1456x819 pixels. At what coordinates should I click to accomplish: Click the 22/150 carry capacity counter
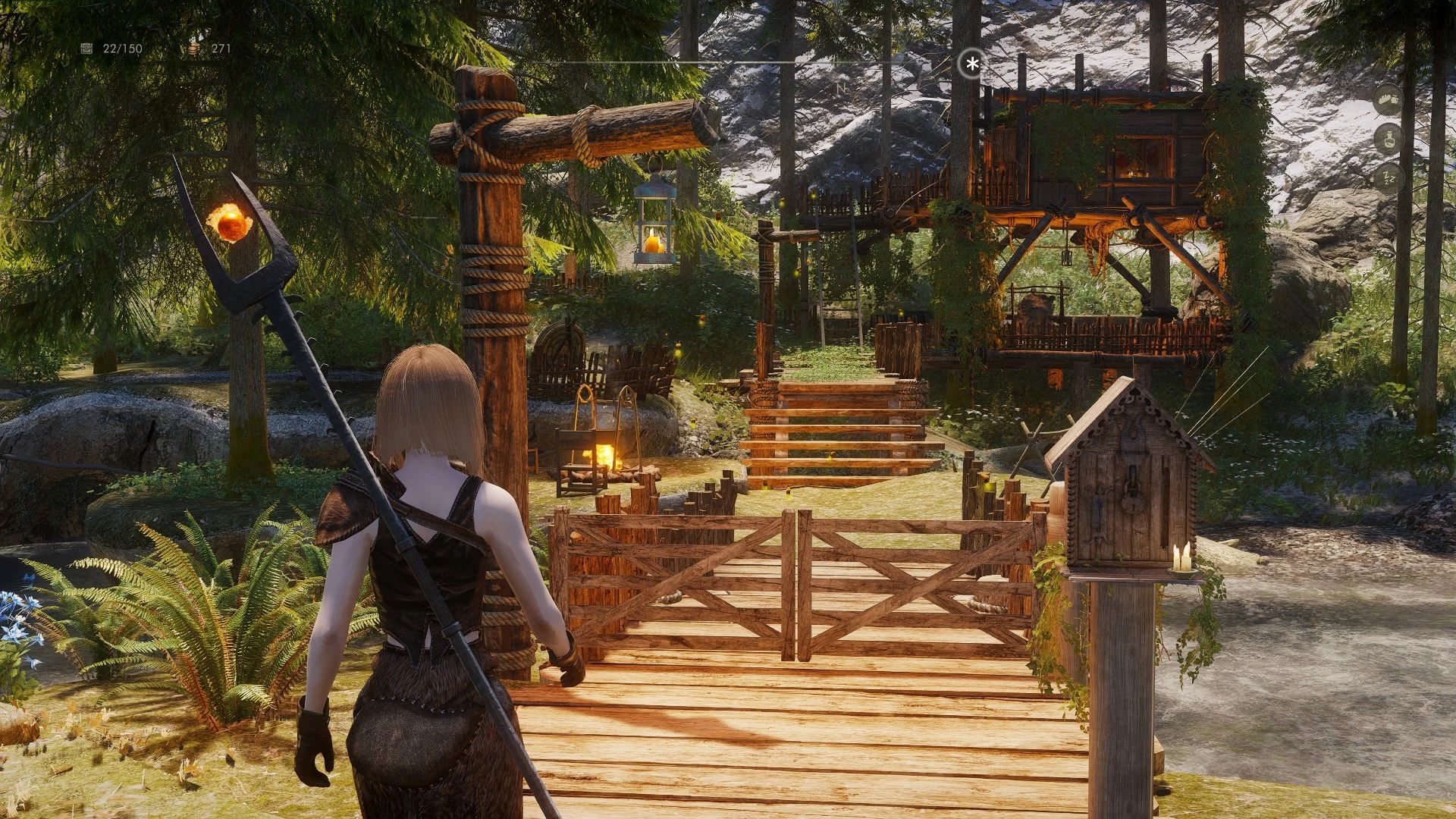[x=124, y=48]
